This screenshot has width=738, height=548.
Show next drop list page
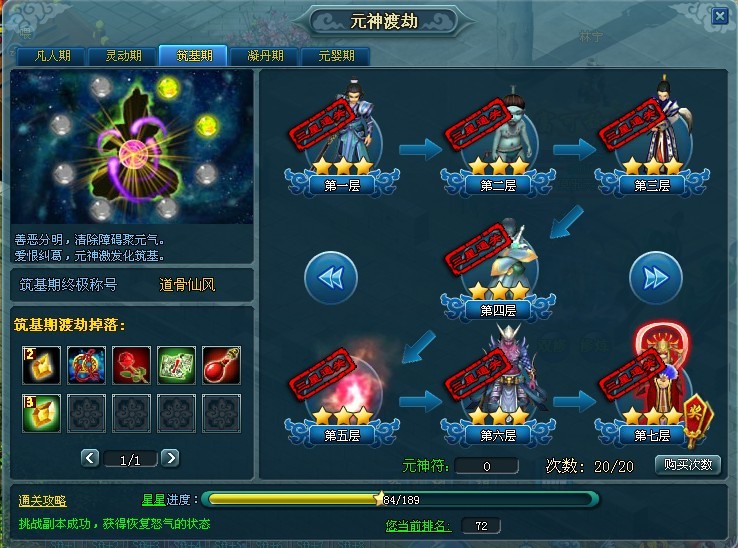[x=170, y=458]
